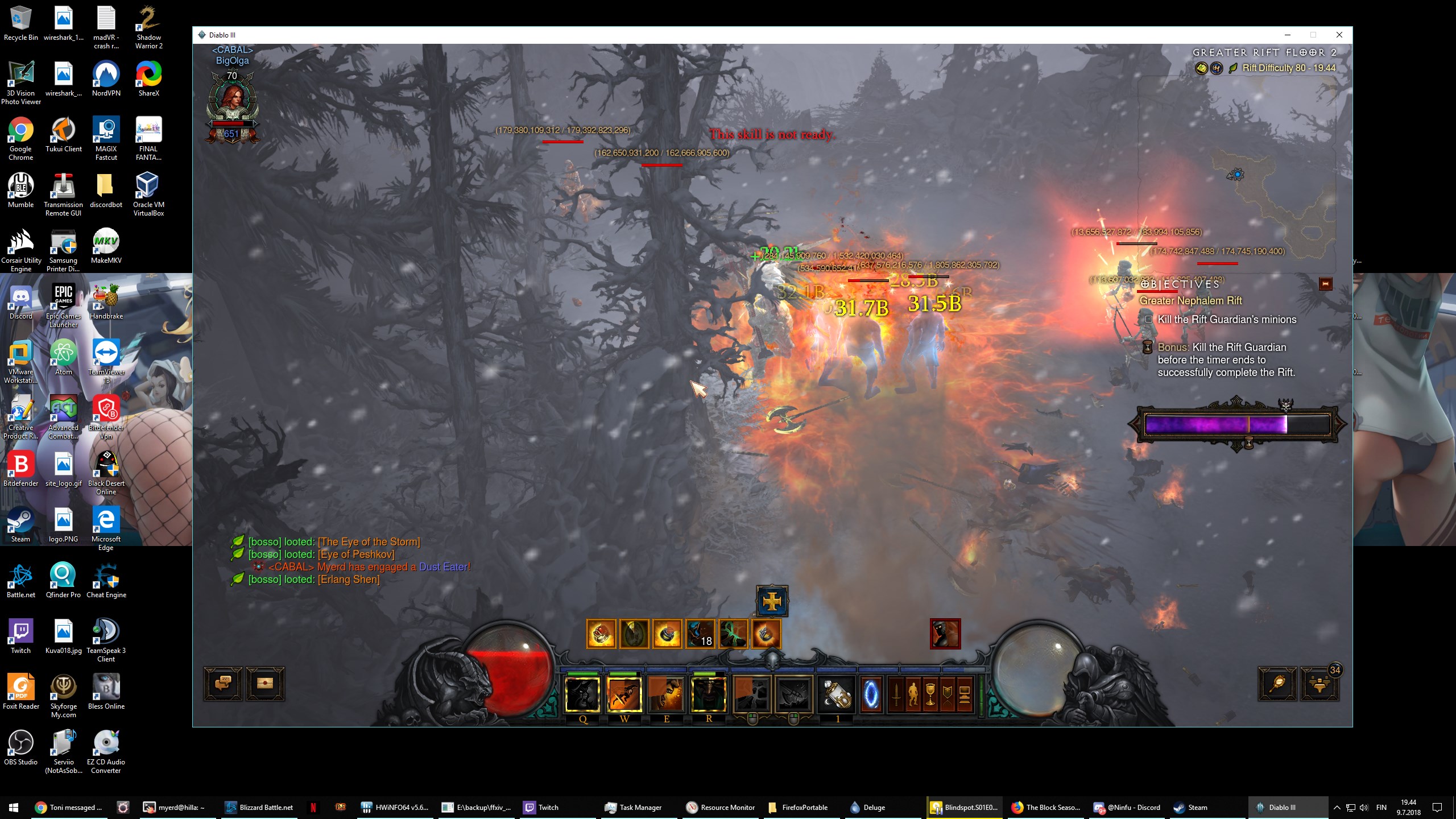Select the left mouse button skill slot
The height and width of the screenshot is (819, 1456).
(751, 694)
